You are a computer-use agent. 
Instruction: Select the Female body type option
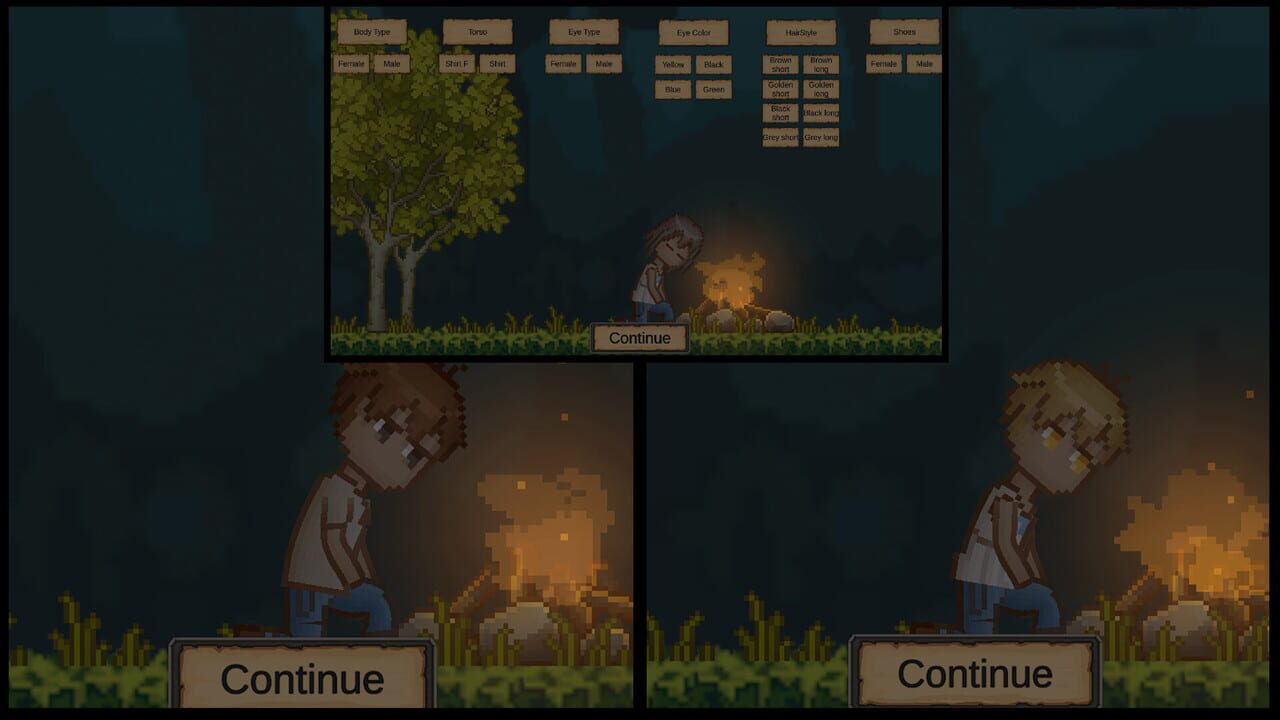pos(352,63)
